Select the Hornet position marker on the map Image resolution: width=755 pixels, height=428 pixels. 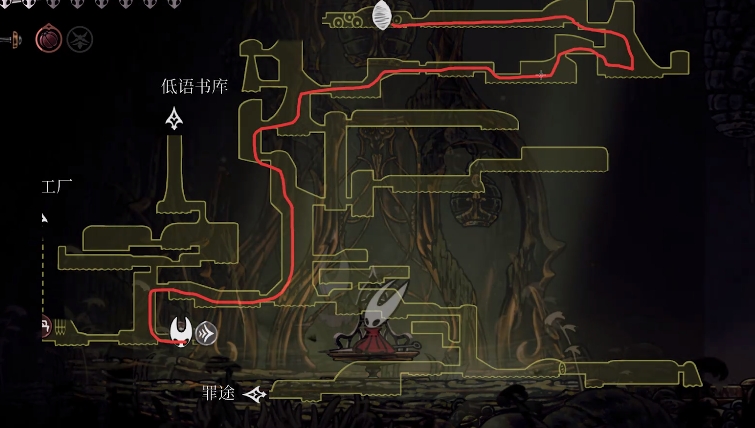(x=181, y=329)
